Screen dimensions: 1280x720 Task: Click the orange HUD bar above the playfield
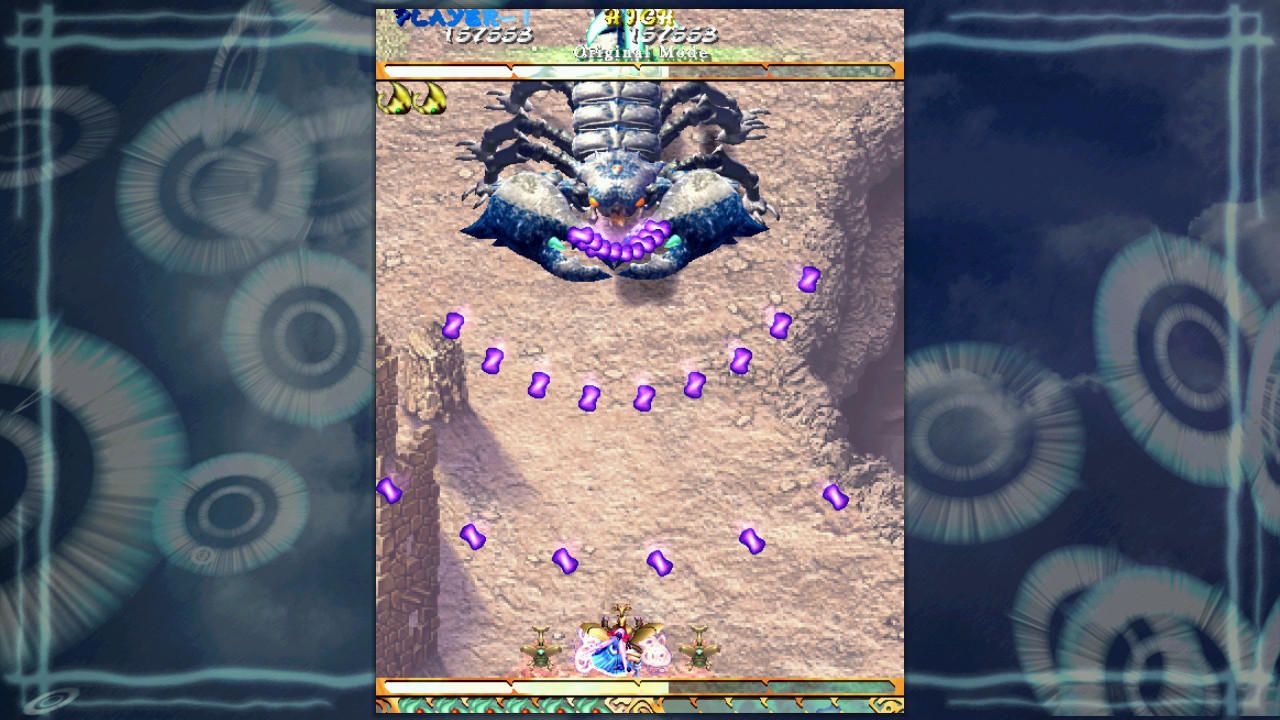point(640,71)
